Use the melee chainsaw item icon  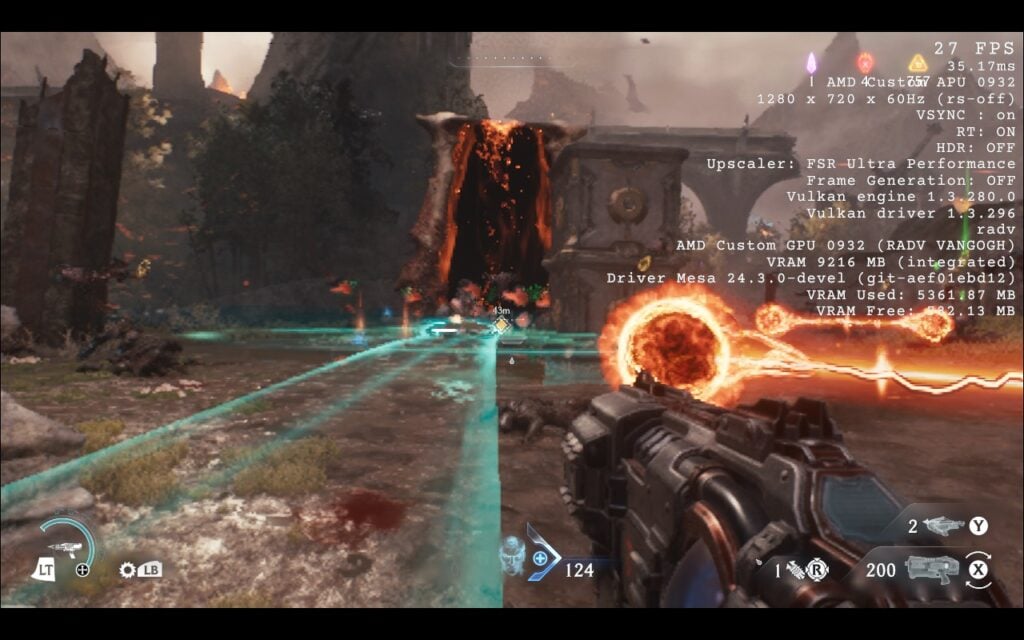[x=797, y=571]
